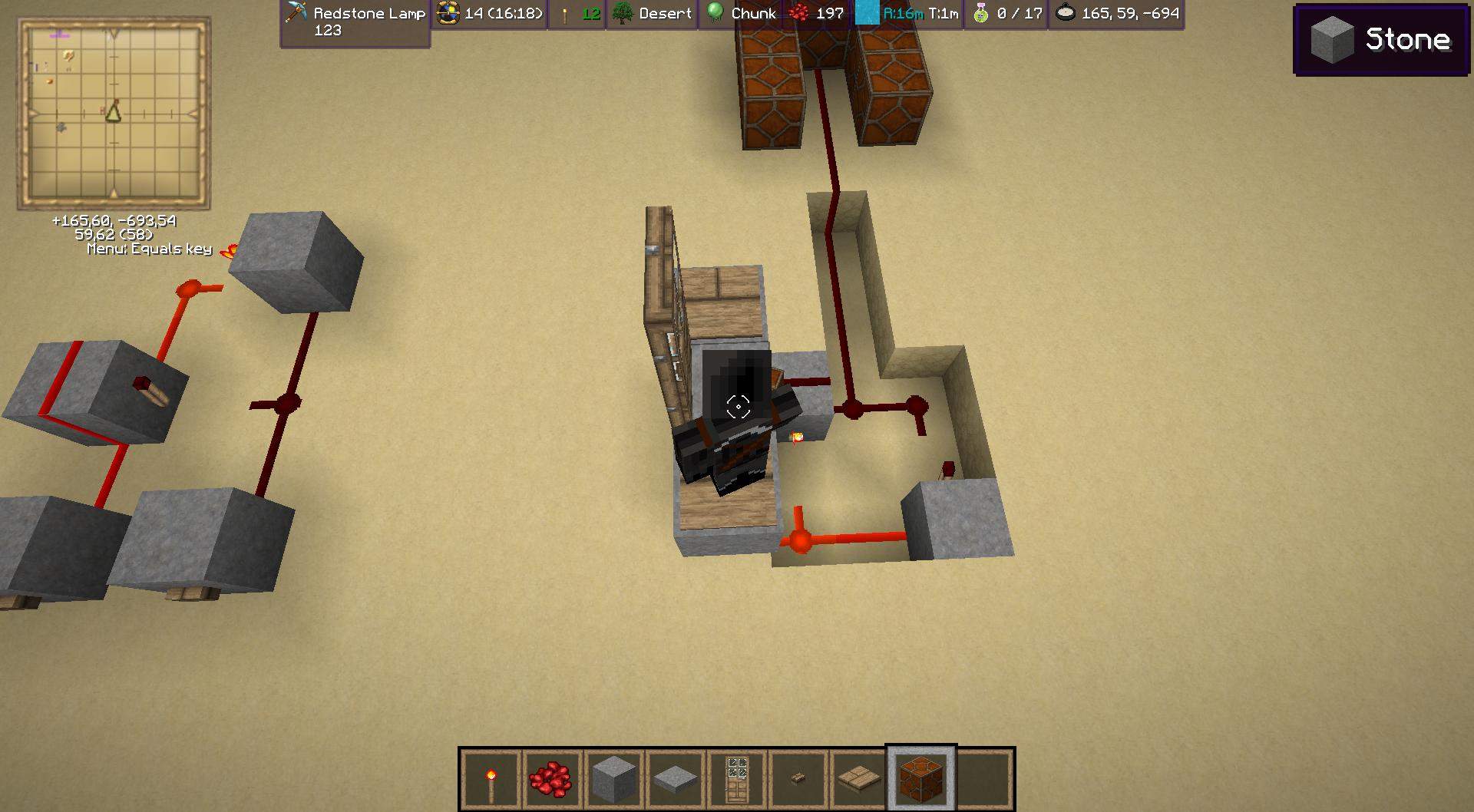Click the potion bottle showing 0 / 17
The image size is (1474, 812).
point(980,13)
